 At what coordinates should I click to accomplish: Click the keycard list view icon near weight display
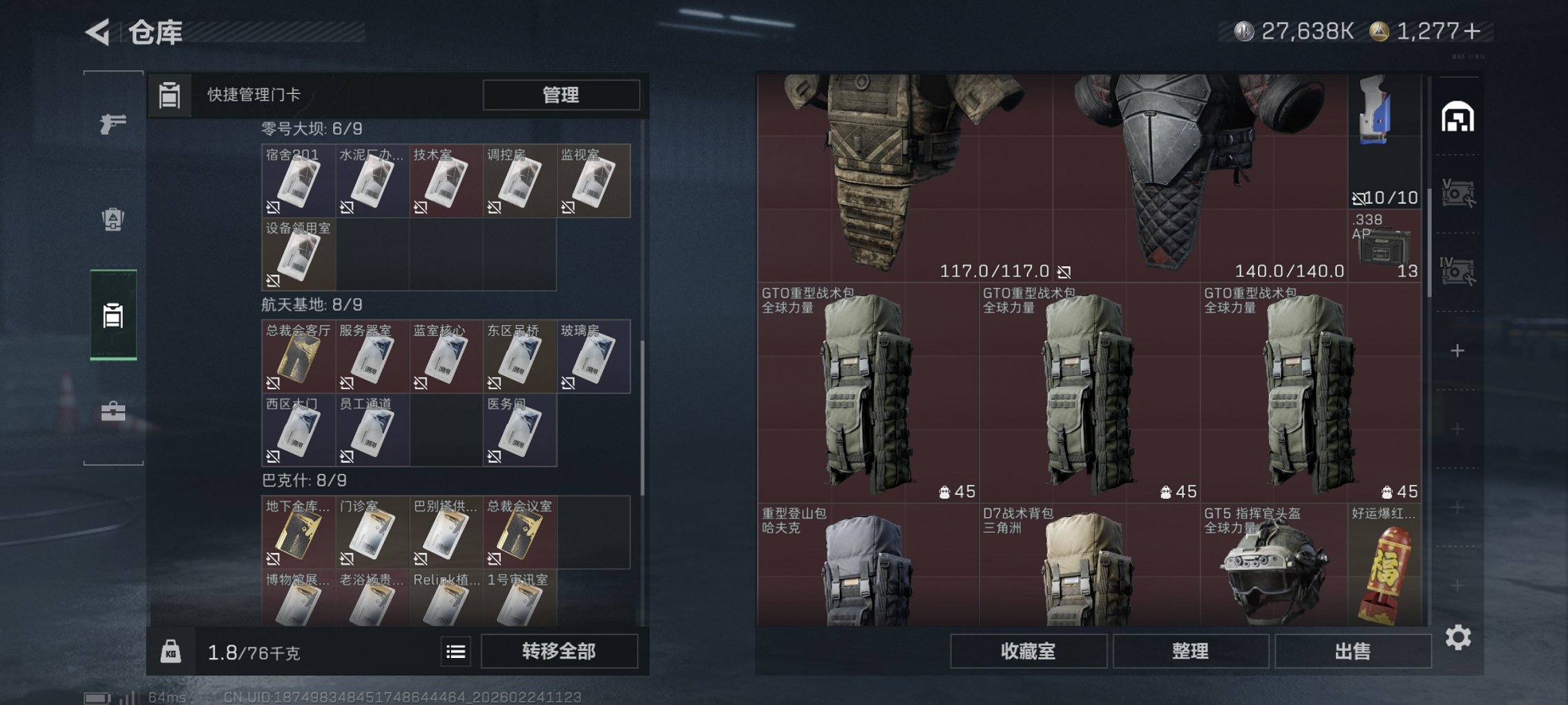click(456, 652)
